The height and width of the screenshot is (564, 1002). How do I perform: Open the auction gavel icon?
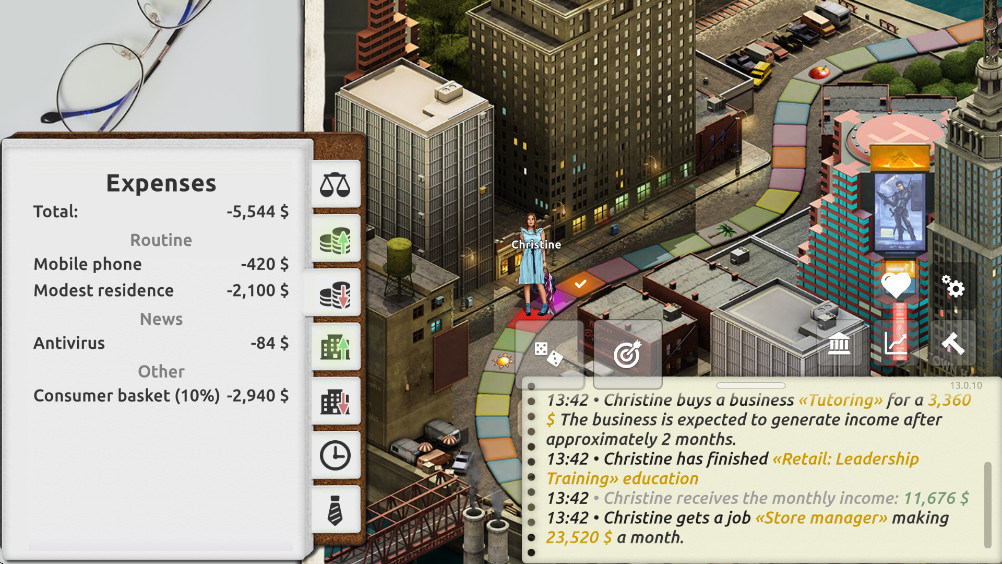952,344
